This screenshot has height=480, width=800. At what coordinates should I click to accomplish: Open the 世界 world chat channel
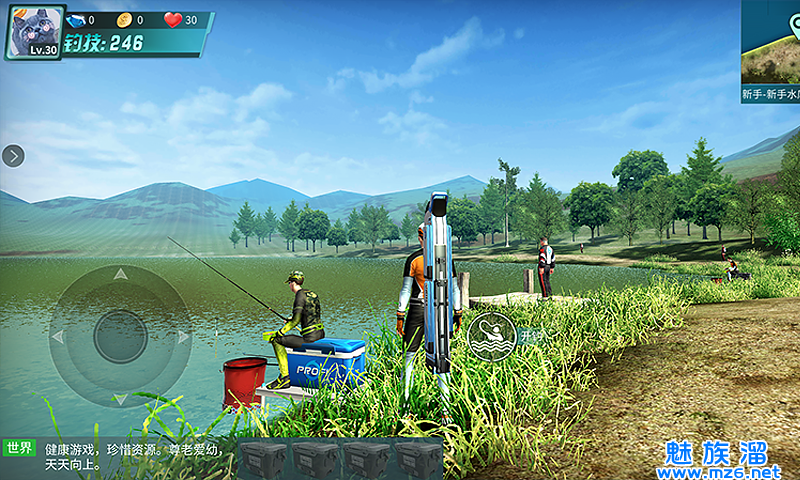click(x=20, y=448)
